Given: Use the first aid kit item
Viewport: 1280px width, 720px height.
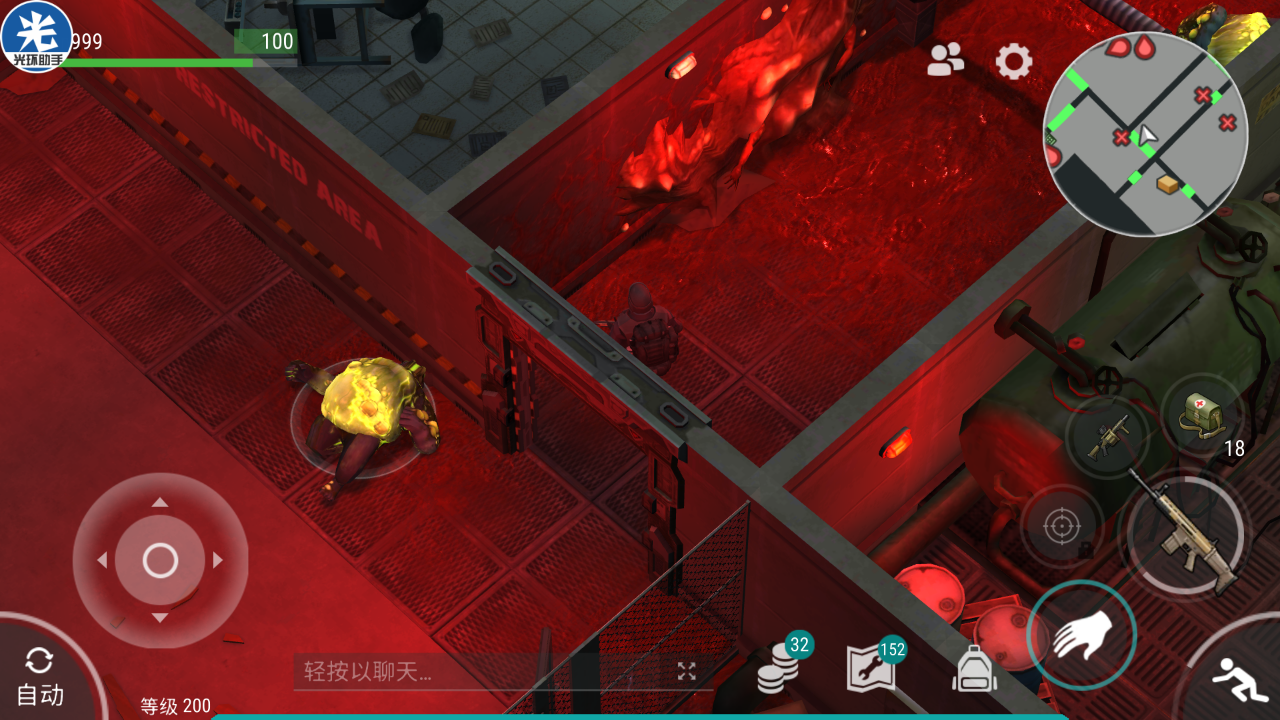Looking at the screenshot, I should tap(1202, 416).
